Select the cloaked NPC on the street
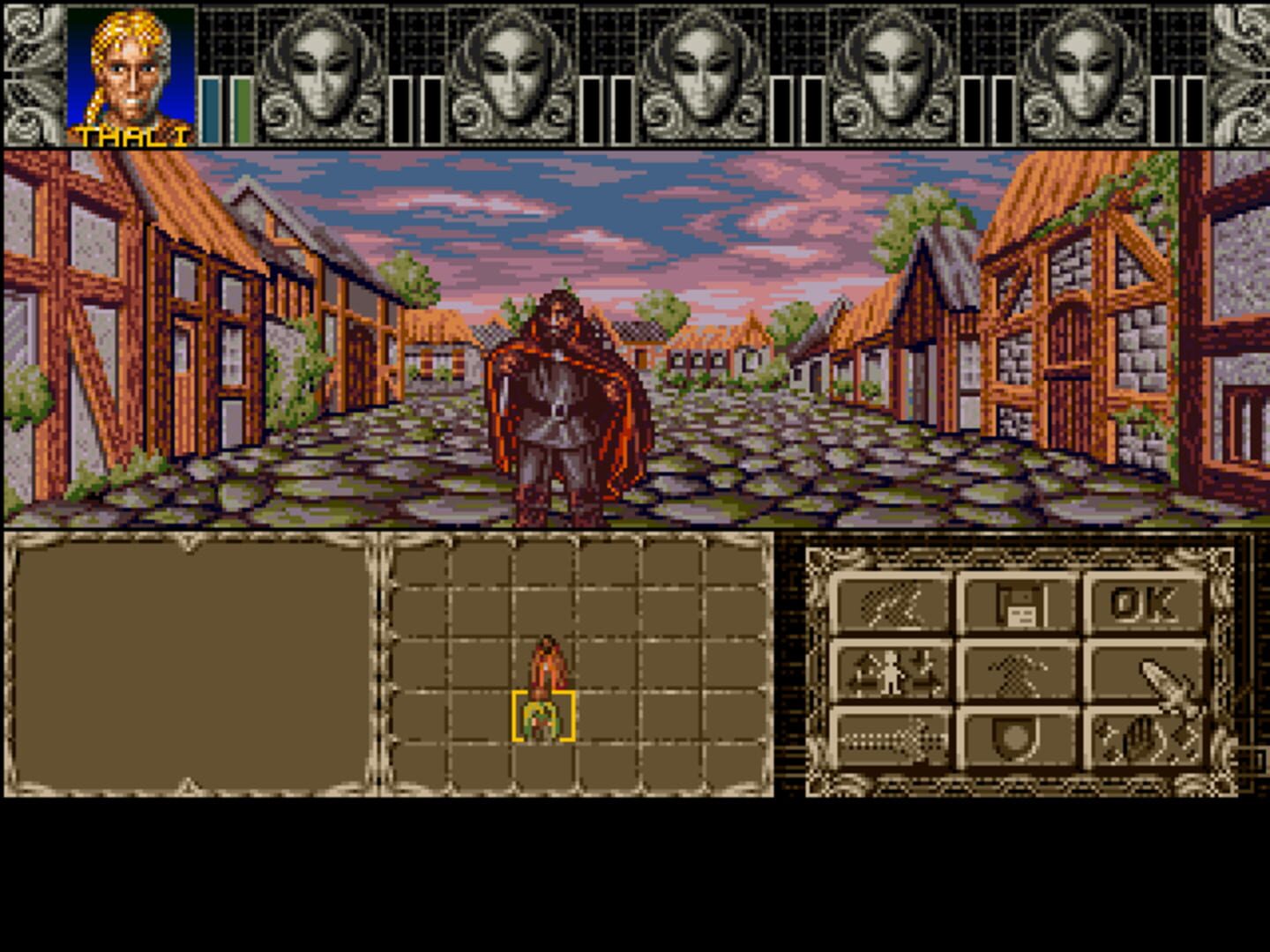This screenshot has height=952, width=1270. coord(564,397)
